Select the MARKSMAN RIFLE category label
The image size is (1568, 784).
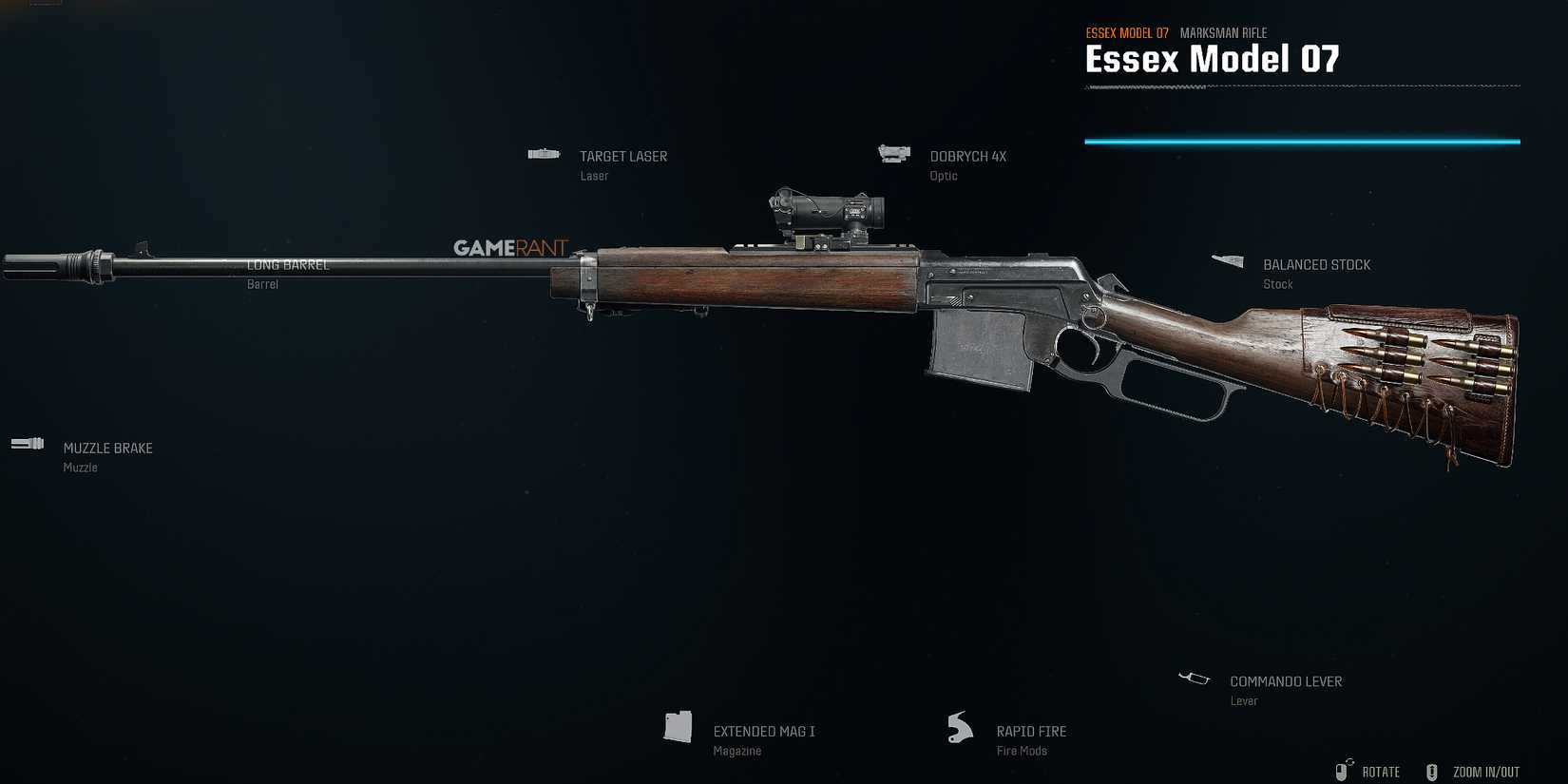click(1223, 32)
